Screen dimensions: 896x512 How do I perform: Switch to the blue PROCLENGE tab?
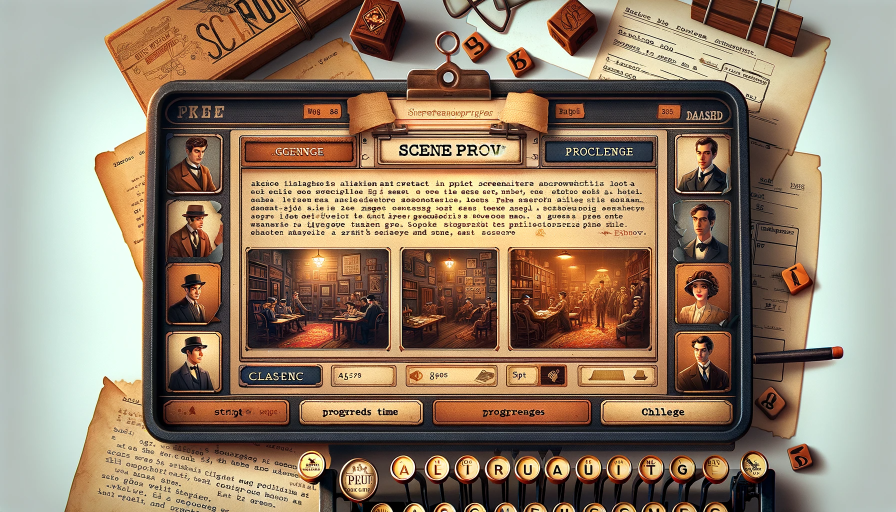[599, 152]
